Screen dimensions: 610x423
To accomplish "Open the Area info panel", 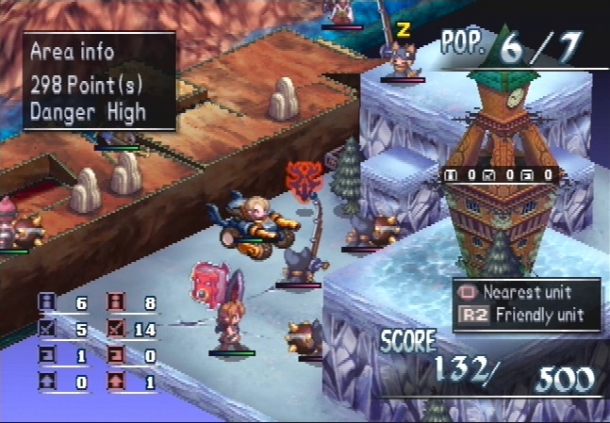I will coord(99,81).
